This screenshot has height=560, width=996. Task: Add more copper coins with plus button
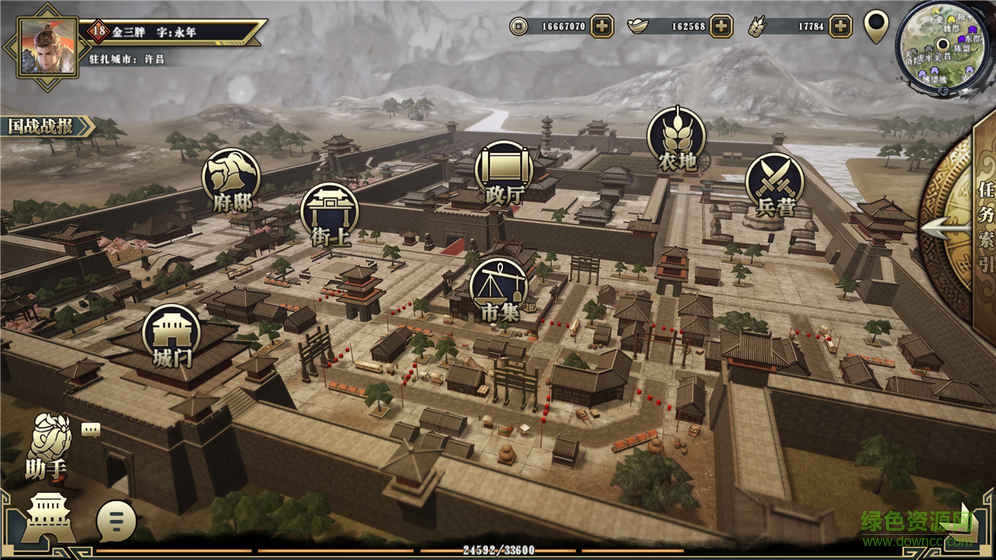point(601,26)
